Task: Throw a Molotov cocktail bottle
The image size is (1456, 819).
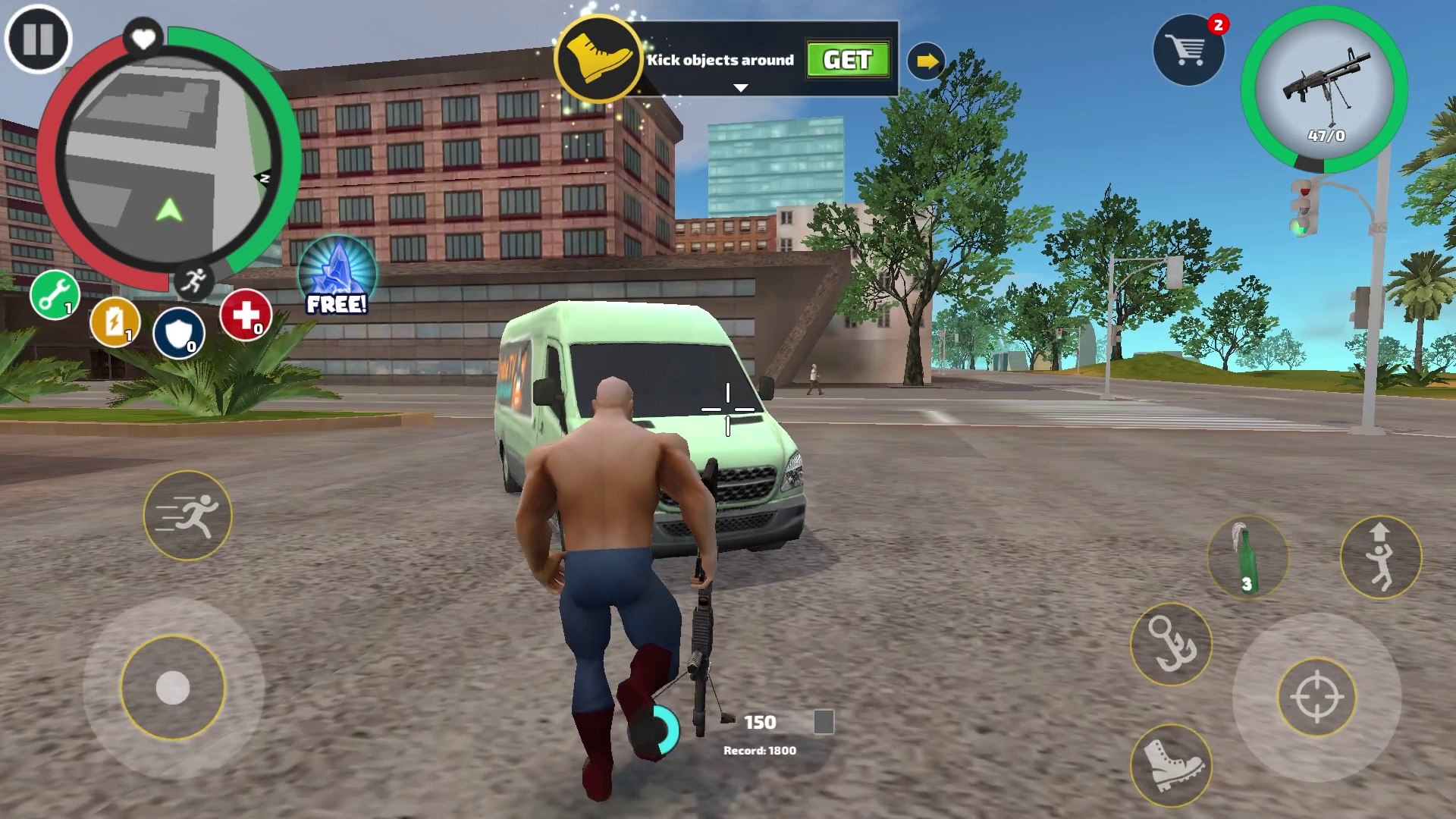Action: [x=1247, y=558]
